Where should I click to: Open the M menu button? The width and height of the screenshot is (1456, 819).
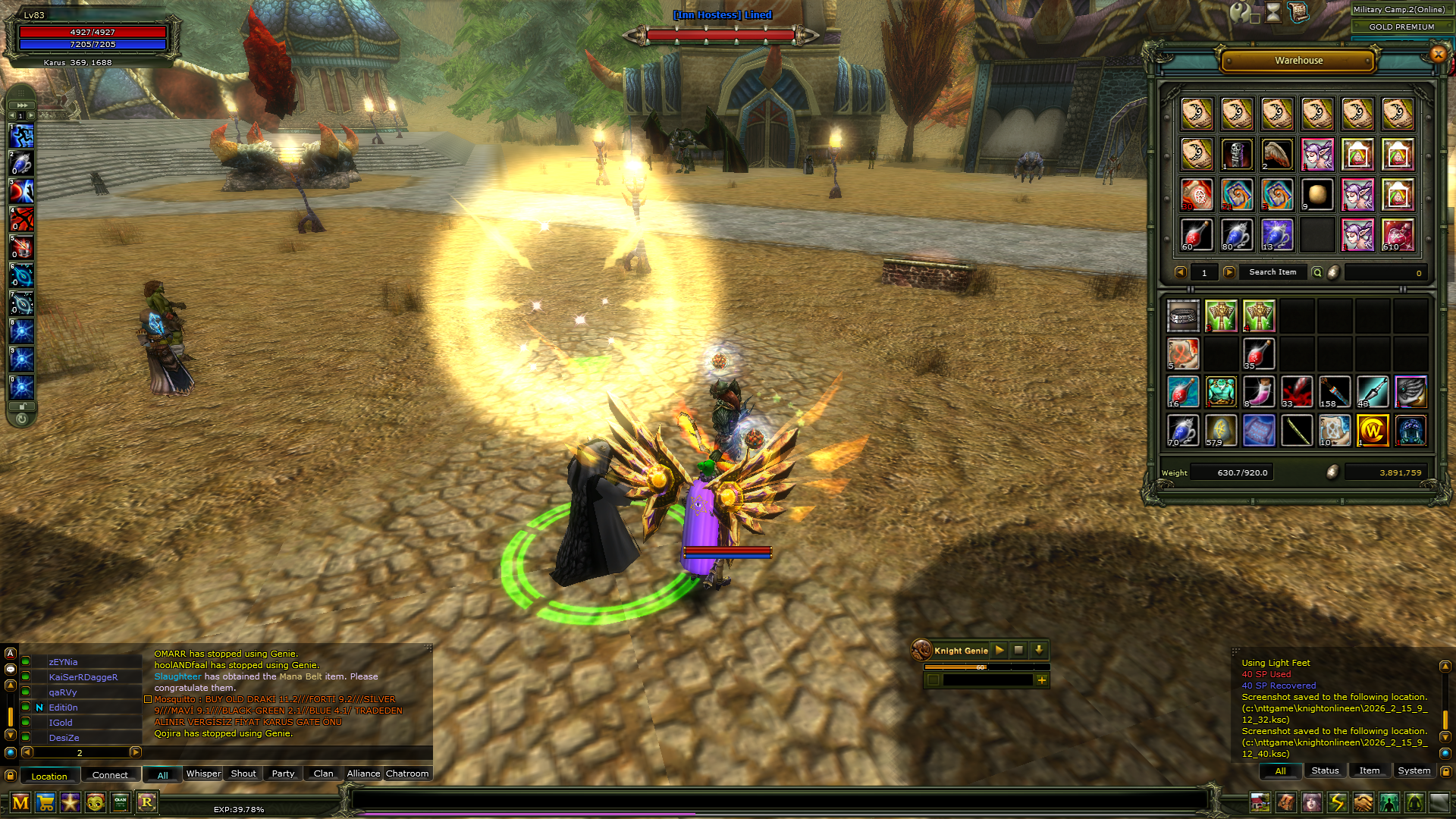(20, 802)
